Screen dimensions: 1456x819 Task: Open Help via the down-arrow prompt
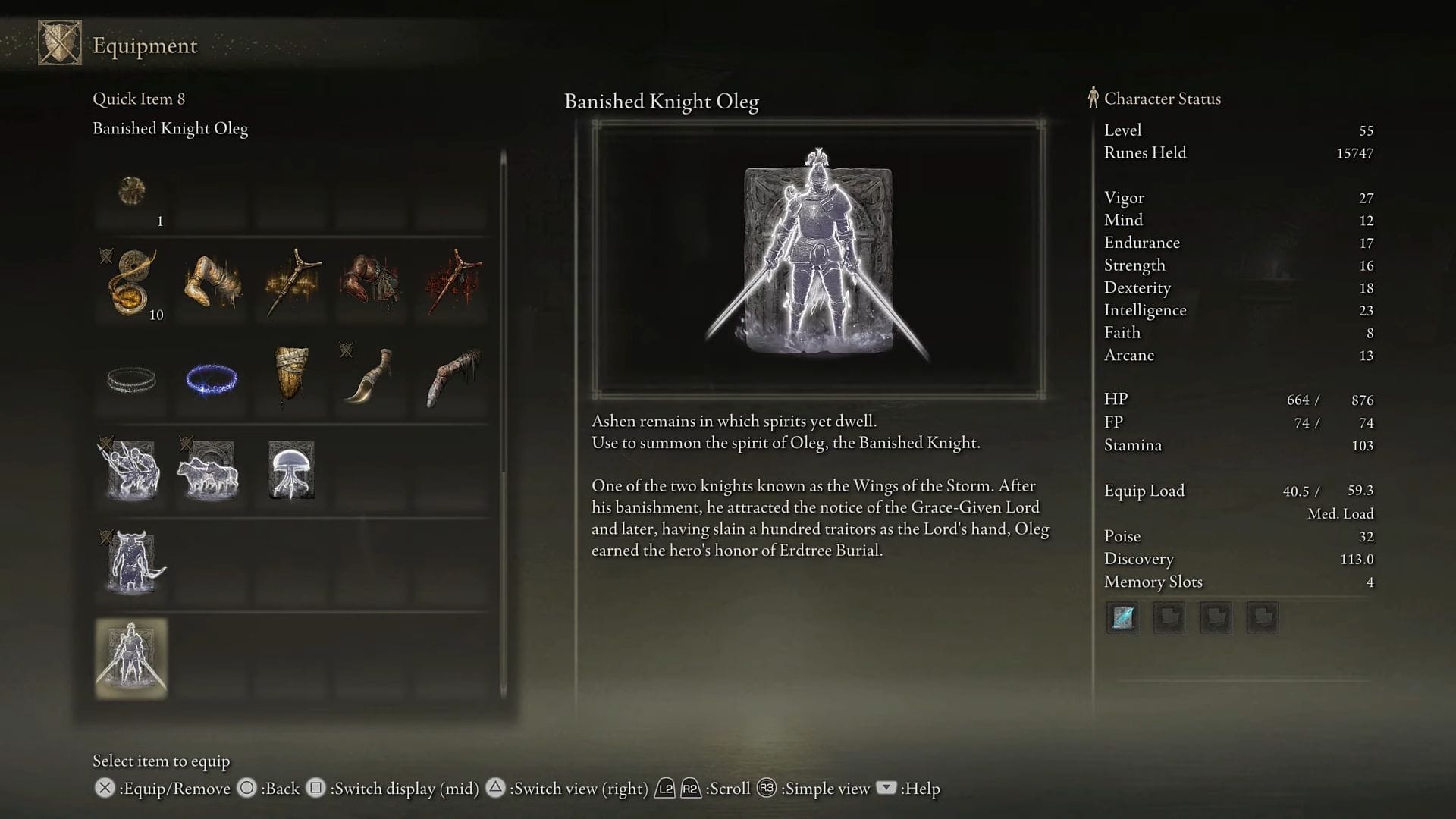click(x=886, y=789)
